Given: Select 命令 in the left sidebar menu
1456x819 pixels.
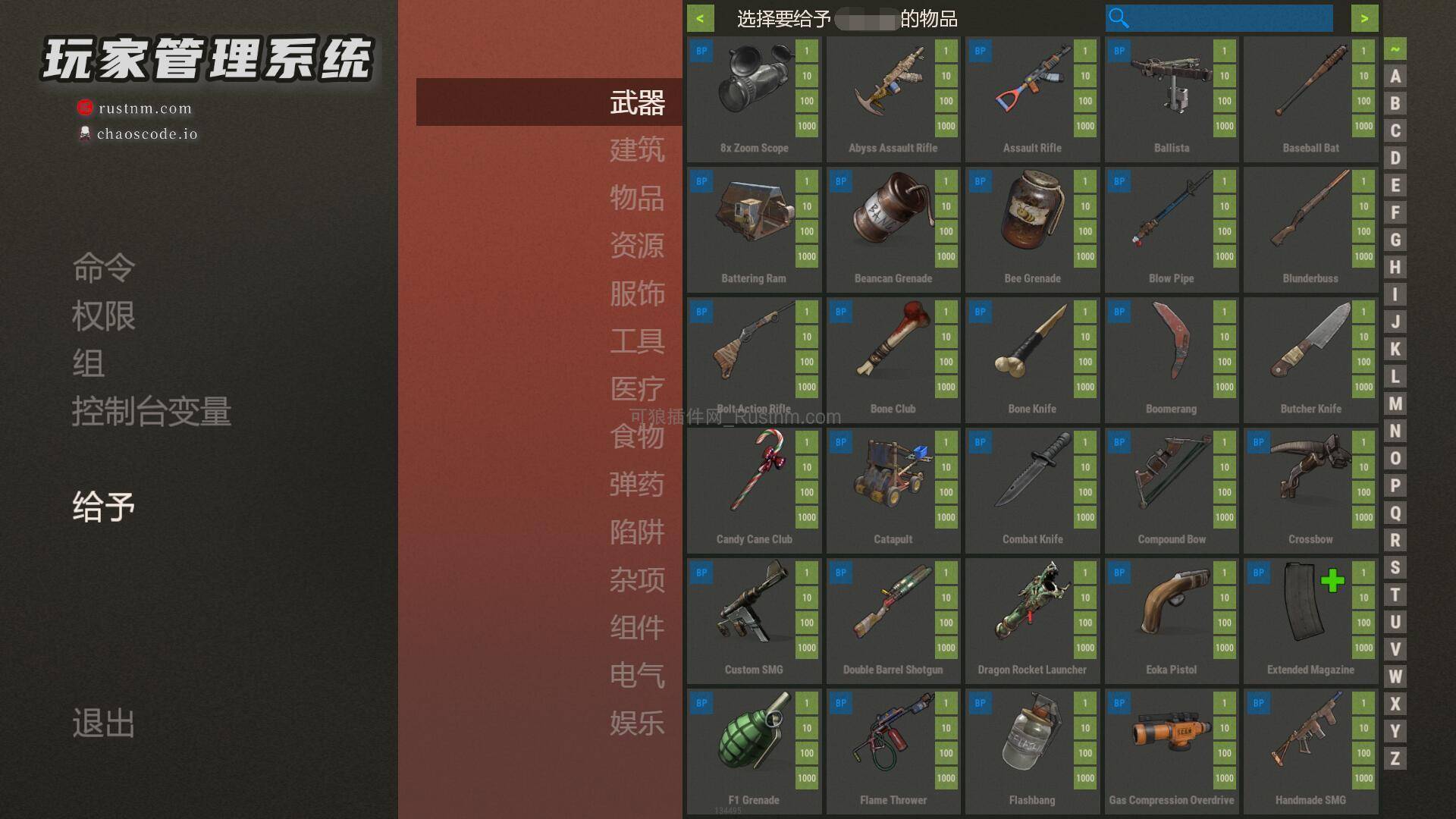Looking at the screenshot, I should [102, 267].
